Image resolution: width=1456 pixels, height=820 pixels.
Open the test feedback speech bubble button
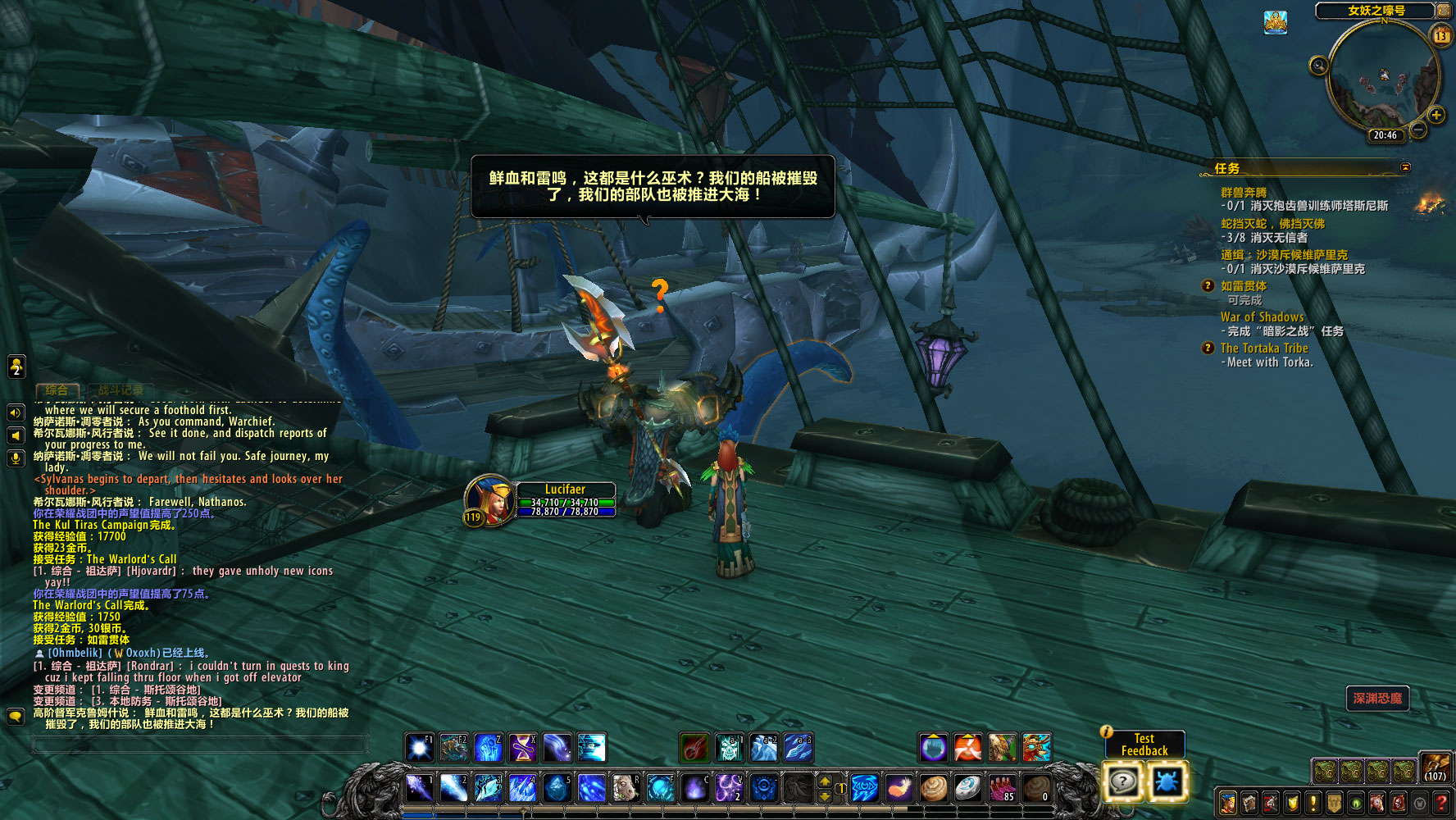tap(1122, 781)
